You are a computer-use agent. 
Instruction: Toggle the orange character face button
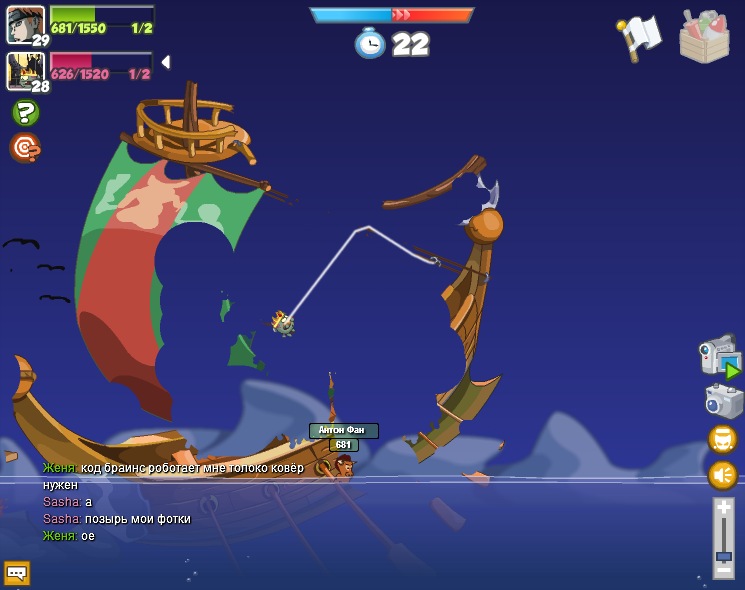[x=722, y=439]
